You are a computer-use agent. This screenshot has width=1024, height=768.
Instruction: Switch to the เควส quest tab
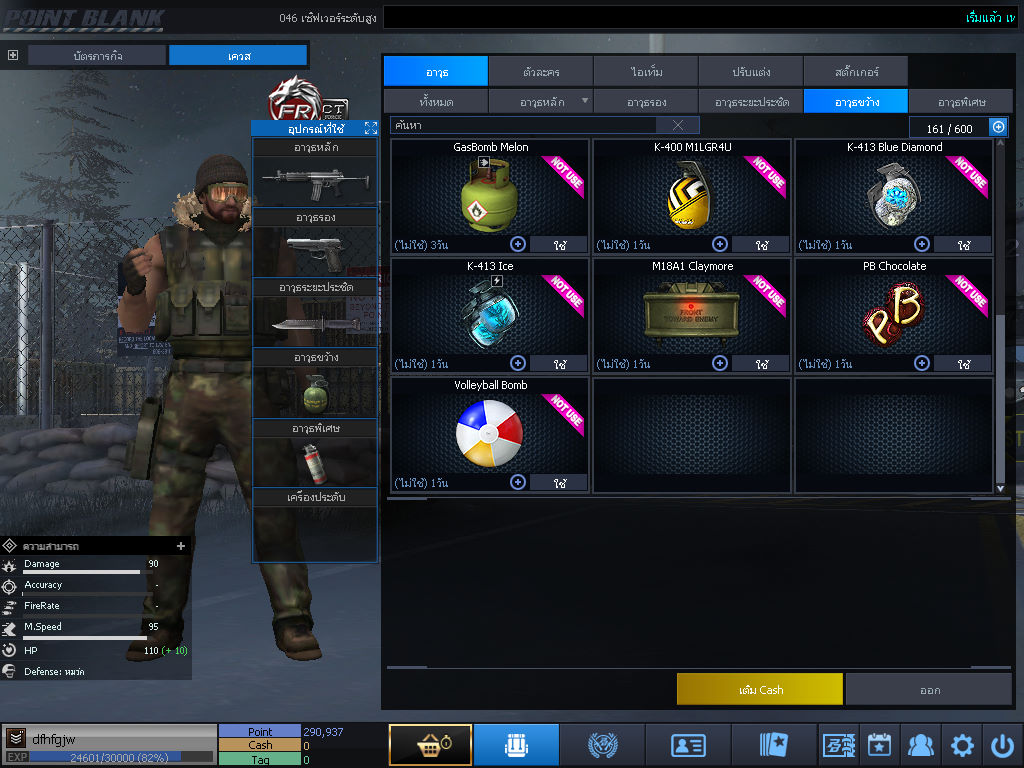click(238, 55)
